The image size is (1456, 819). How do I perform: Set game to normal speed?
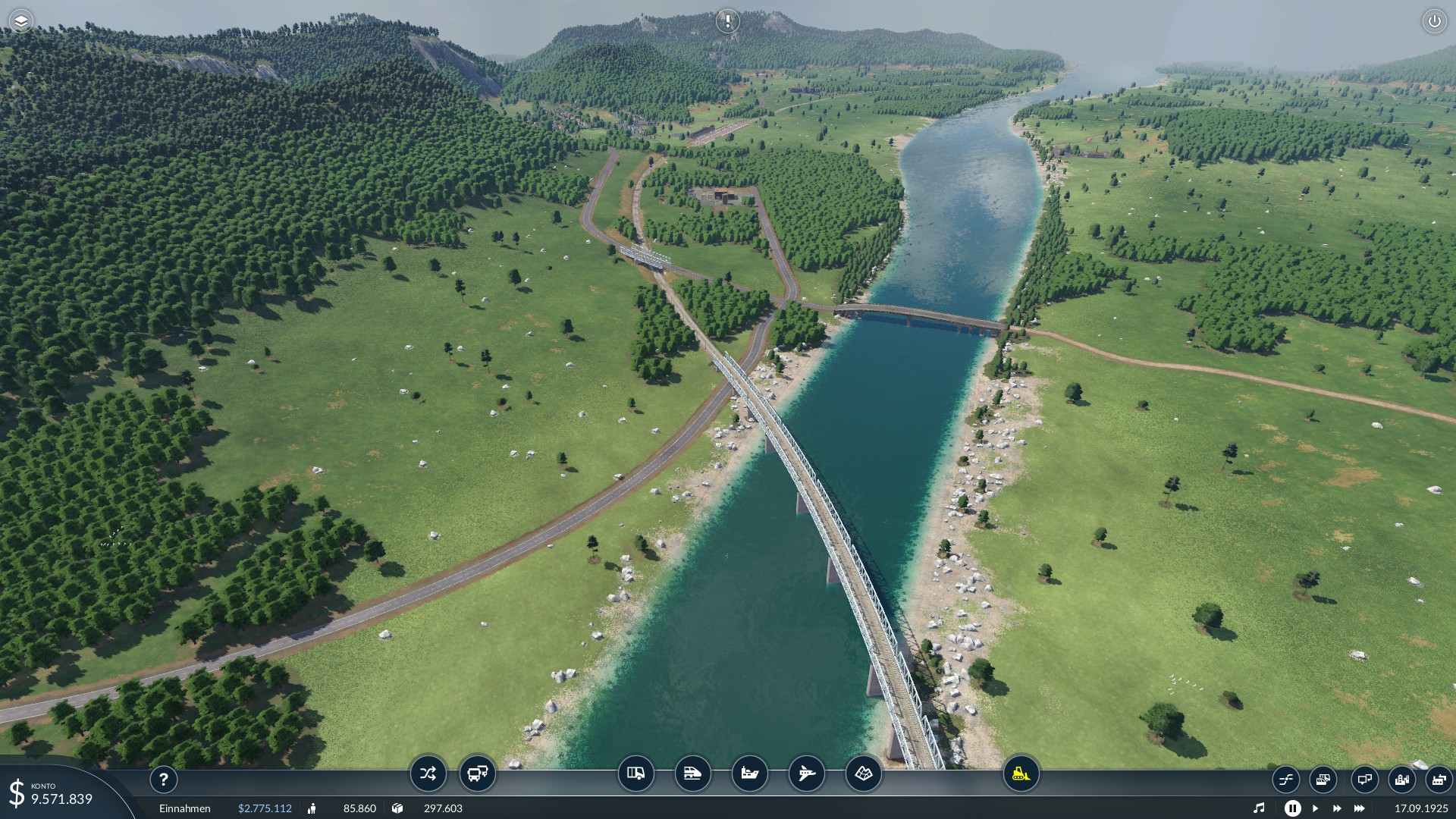(1315, 808)
